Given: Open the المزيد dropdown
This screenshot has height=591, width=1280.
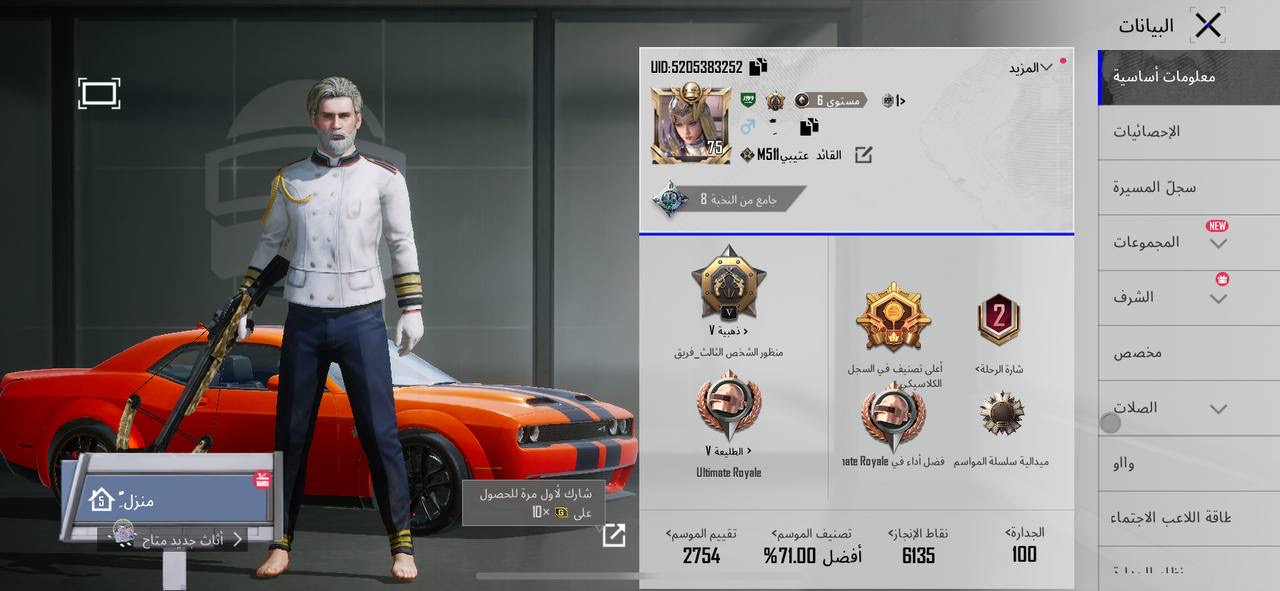Looking at the screenshot, I should pyautogui.click(x=1030, y=67).
